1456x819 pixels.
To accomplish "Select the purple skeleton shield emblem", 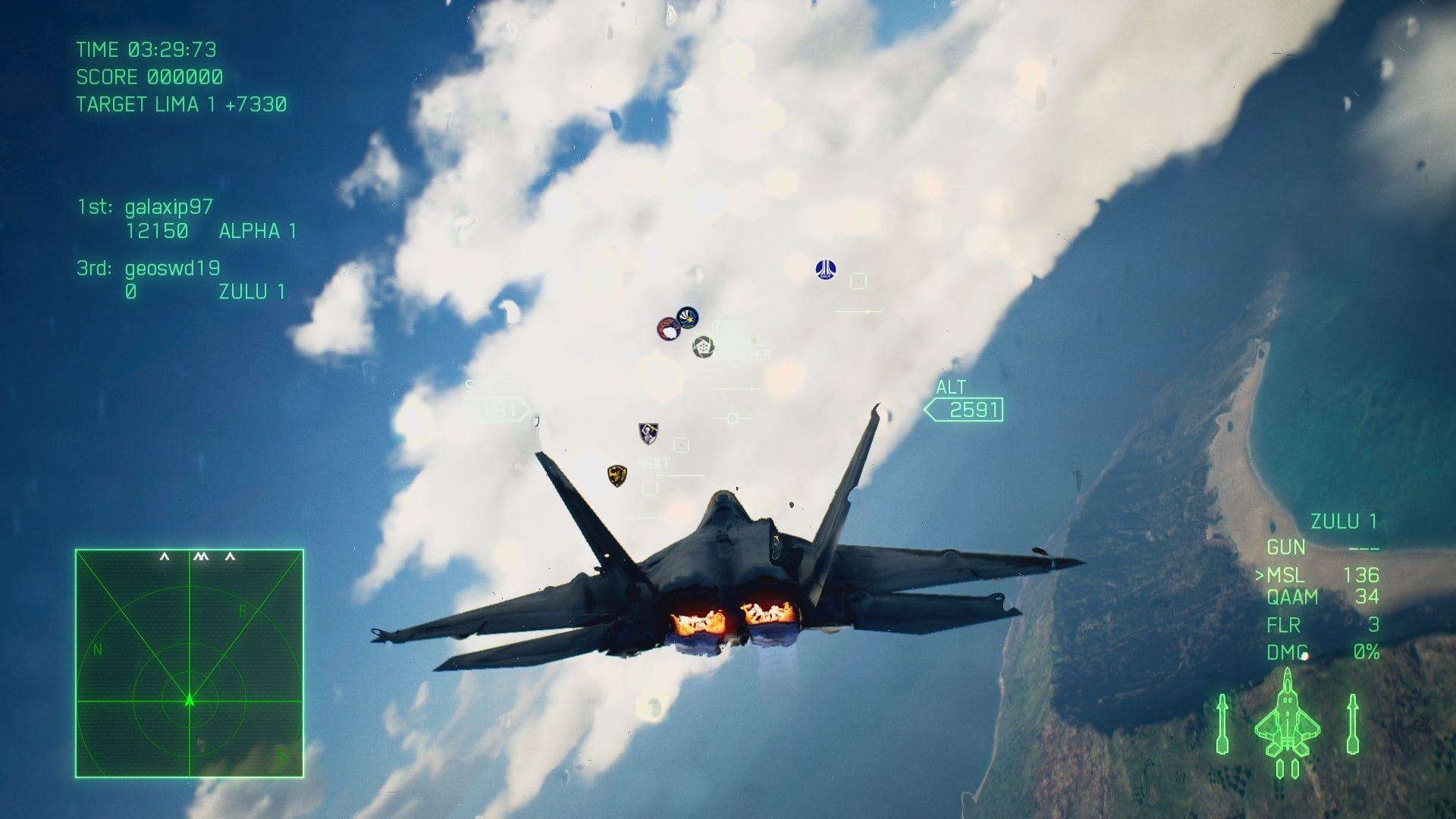I will click(x=648, y=432).
